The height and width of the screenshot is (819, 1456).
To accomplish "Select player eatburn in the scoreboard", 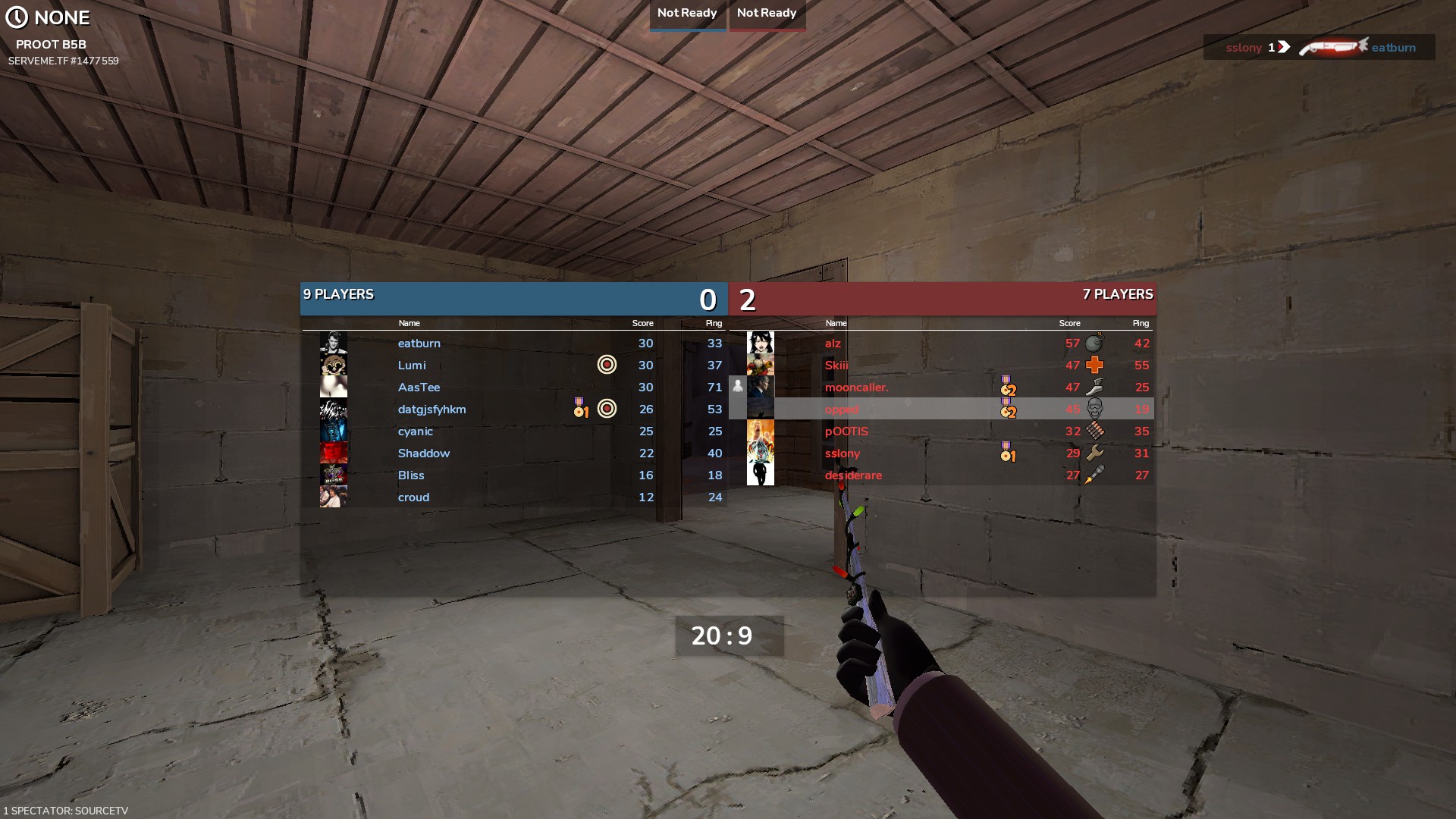I will pyautogui.click(x=419, y=344).
